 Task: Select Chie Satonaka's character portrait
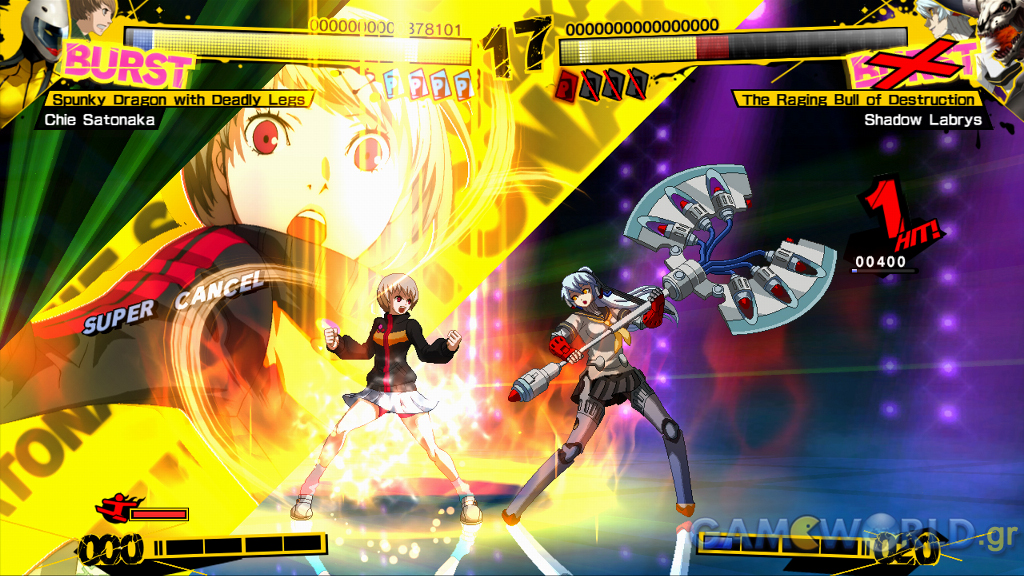pyautogui.click(x=92, y=20)
